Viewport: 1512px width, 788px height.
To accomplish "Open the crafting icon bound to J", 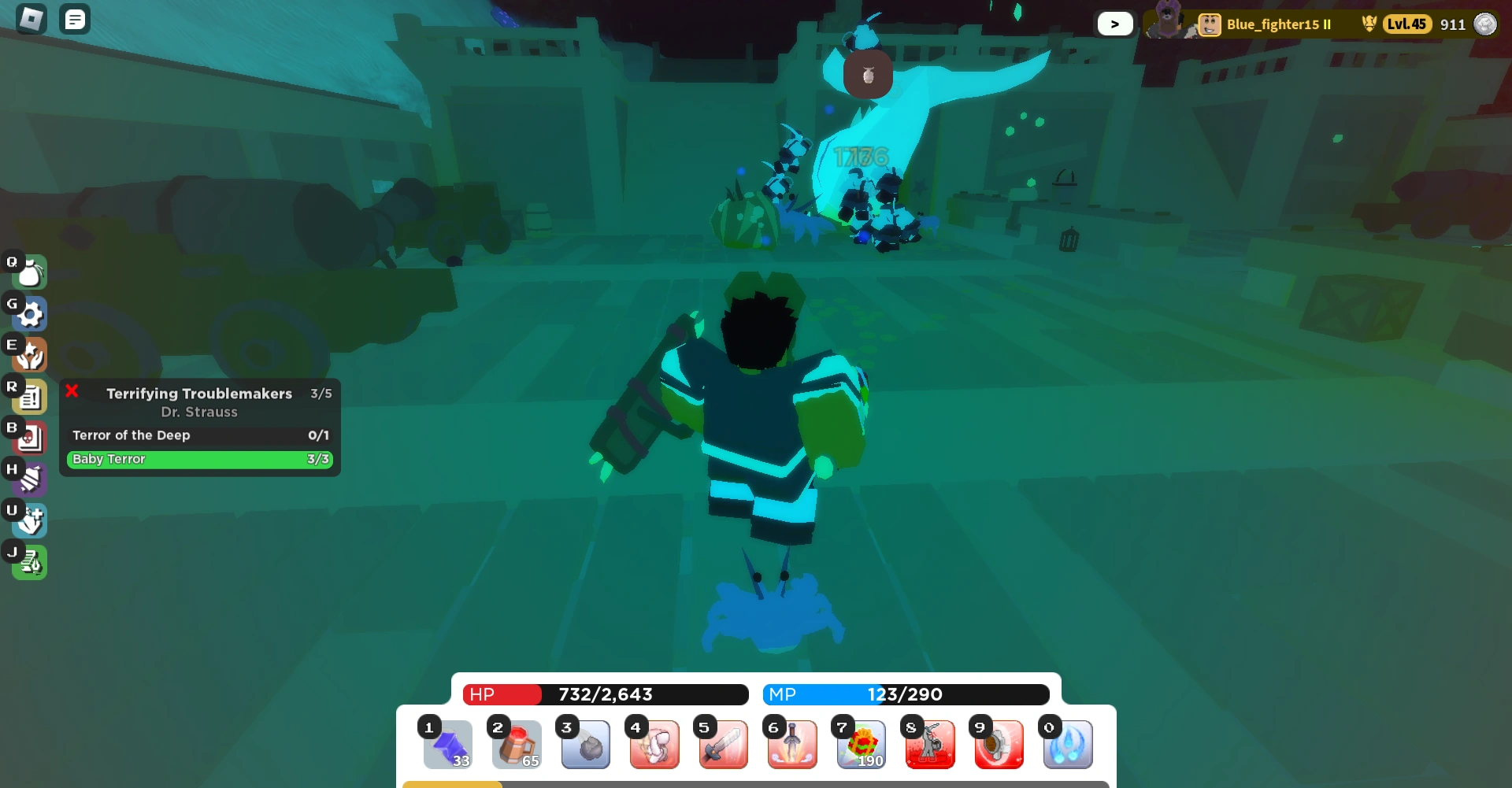I will pos(28,562).
